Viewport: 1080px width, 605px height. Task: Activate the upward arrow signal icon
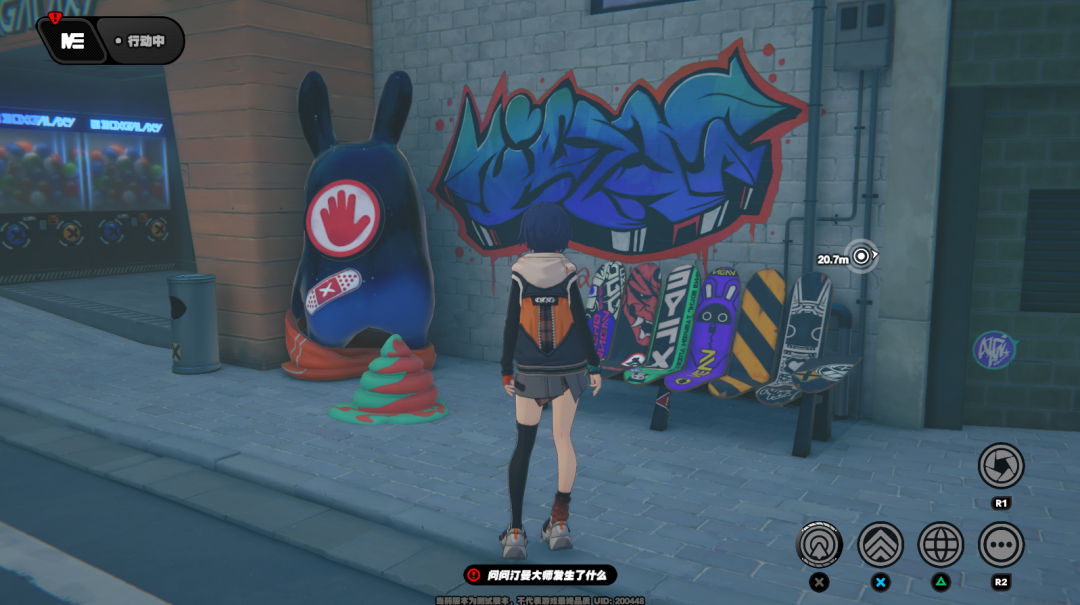pyautogui.click(x=820, y=545)
